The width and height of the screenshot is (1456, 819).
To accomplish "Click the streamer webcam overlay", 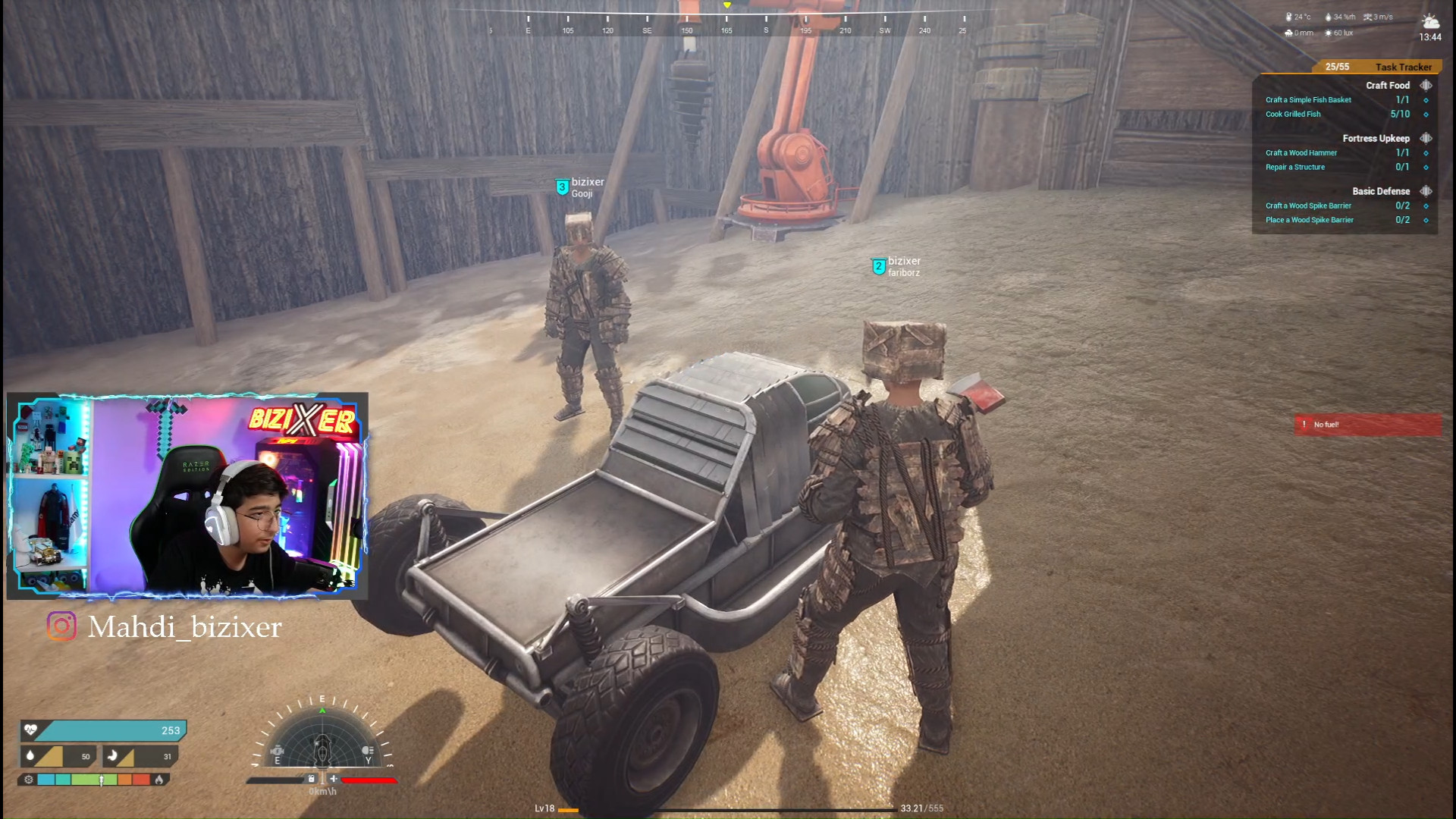I will pyautogui.click(x=187, y=496).
